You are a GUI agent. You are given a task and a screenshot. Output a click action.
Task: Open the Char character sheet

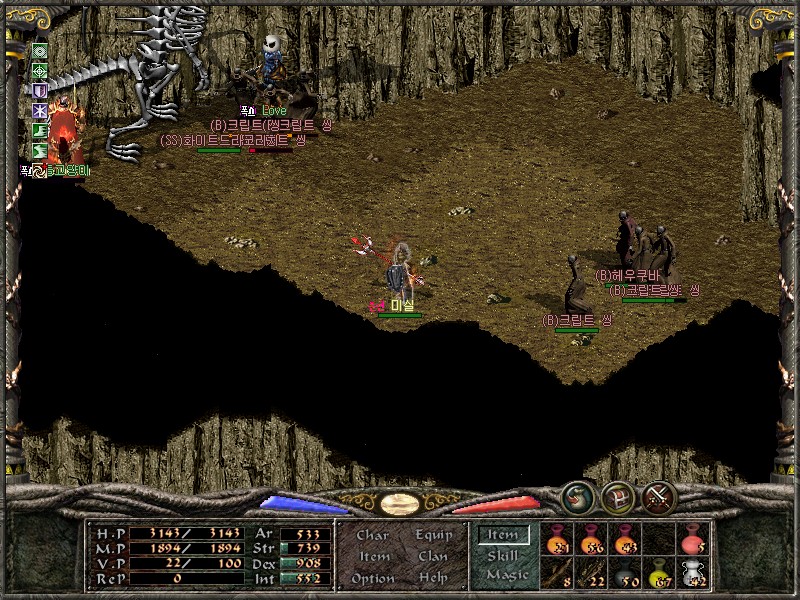pos(372,536)
